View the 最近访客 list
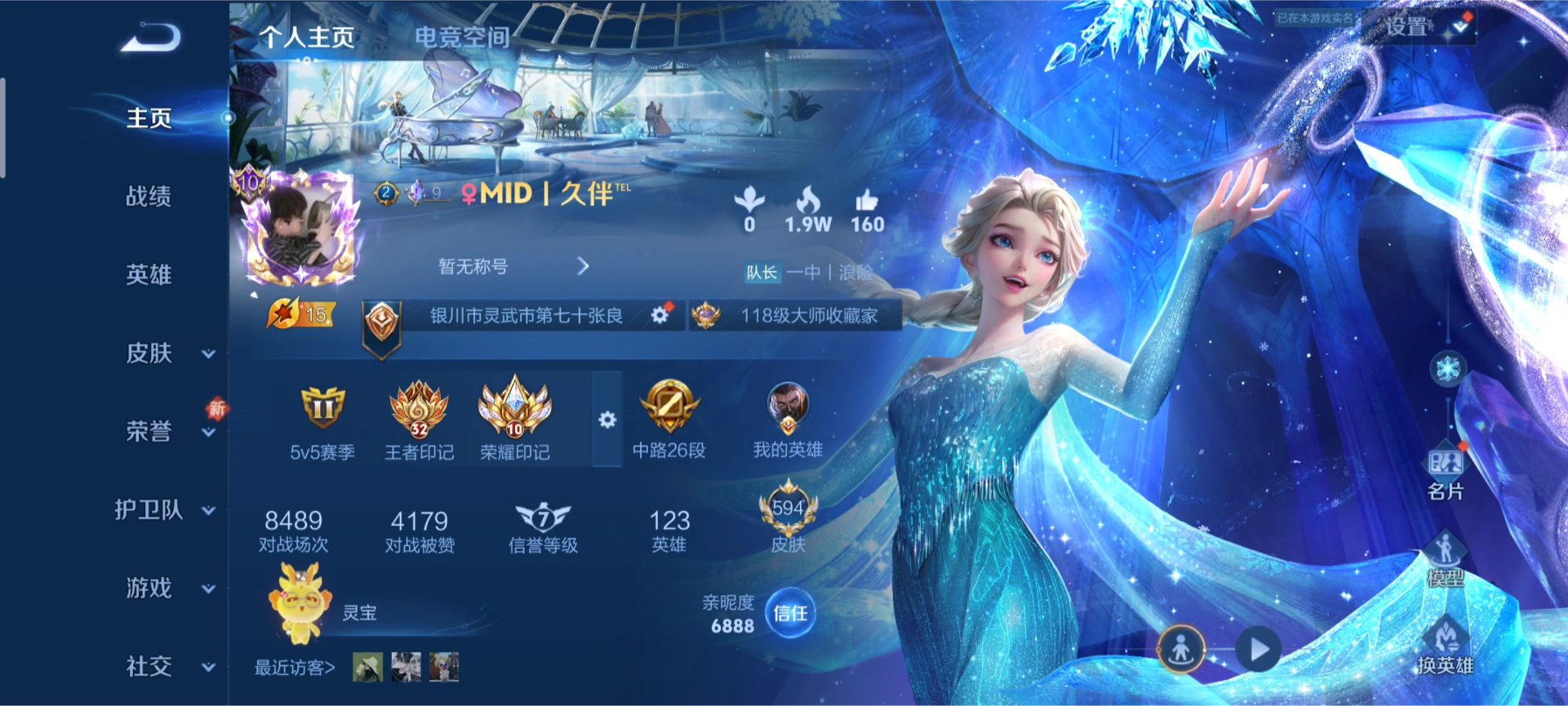 click(295, 668)
